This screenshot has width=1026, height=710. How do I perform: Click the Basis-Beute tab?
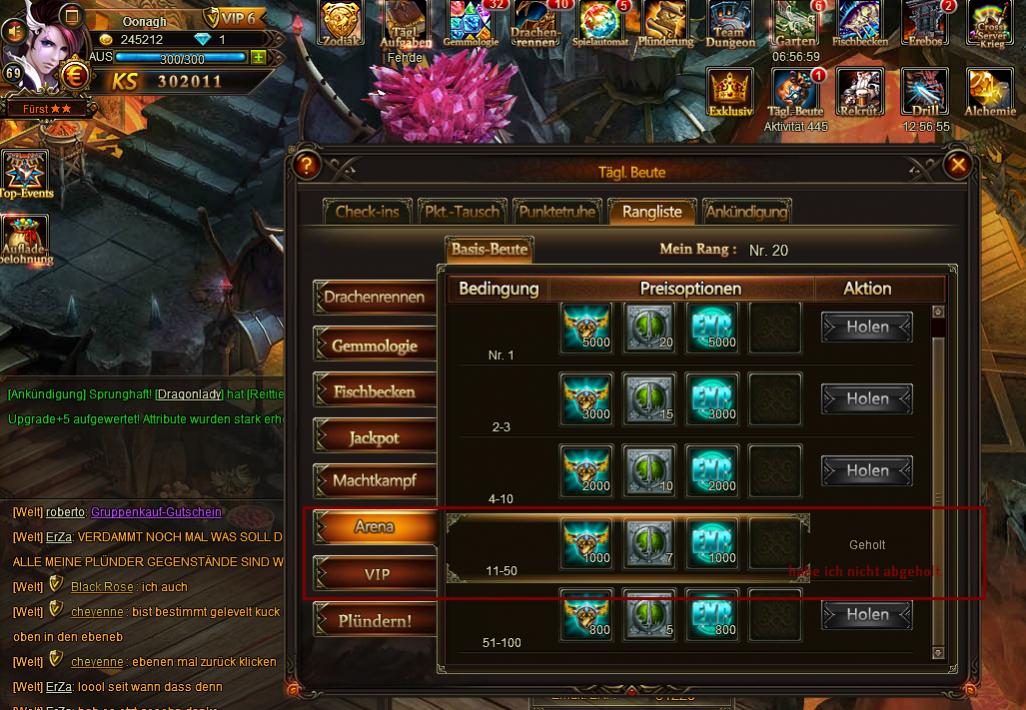[x=489, y=249]
